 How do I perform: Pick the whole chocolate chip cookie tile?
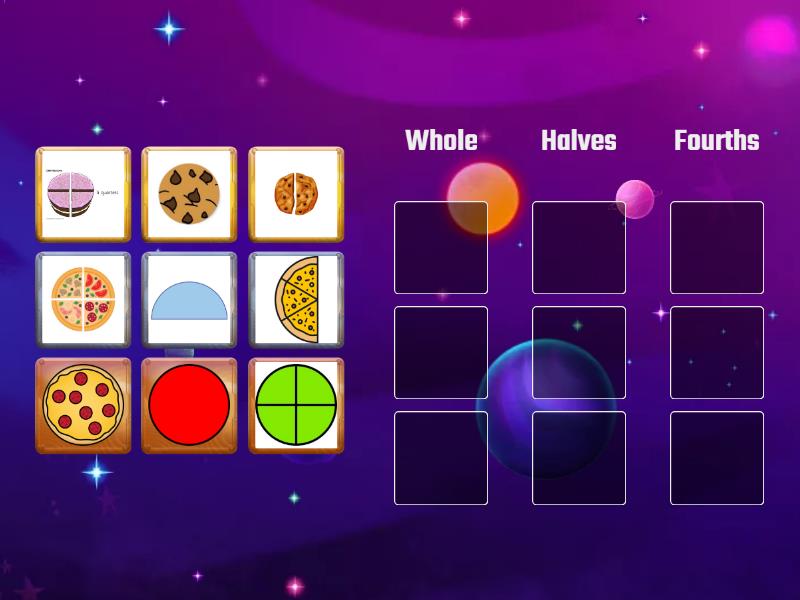point(189,194)
